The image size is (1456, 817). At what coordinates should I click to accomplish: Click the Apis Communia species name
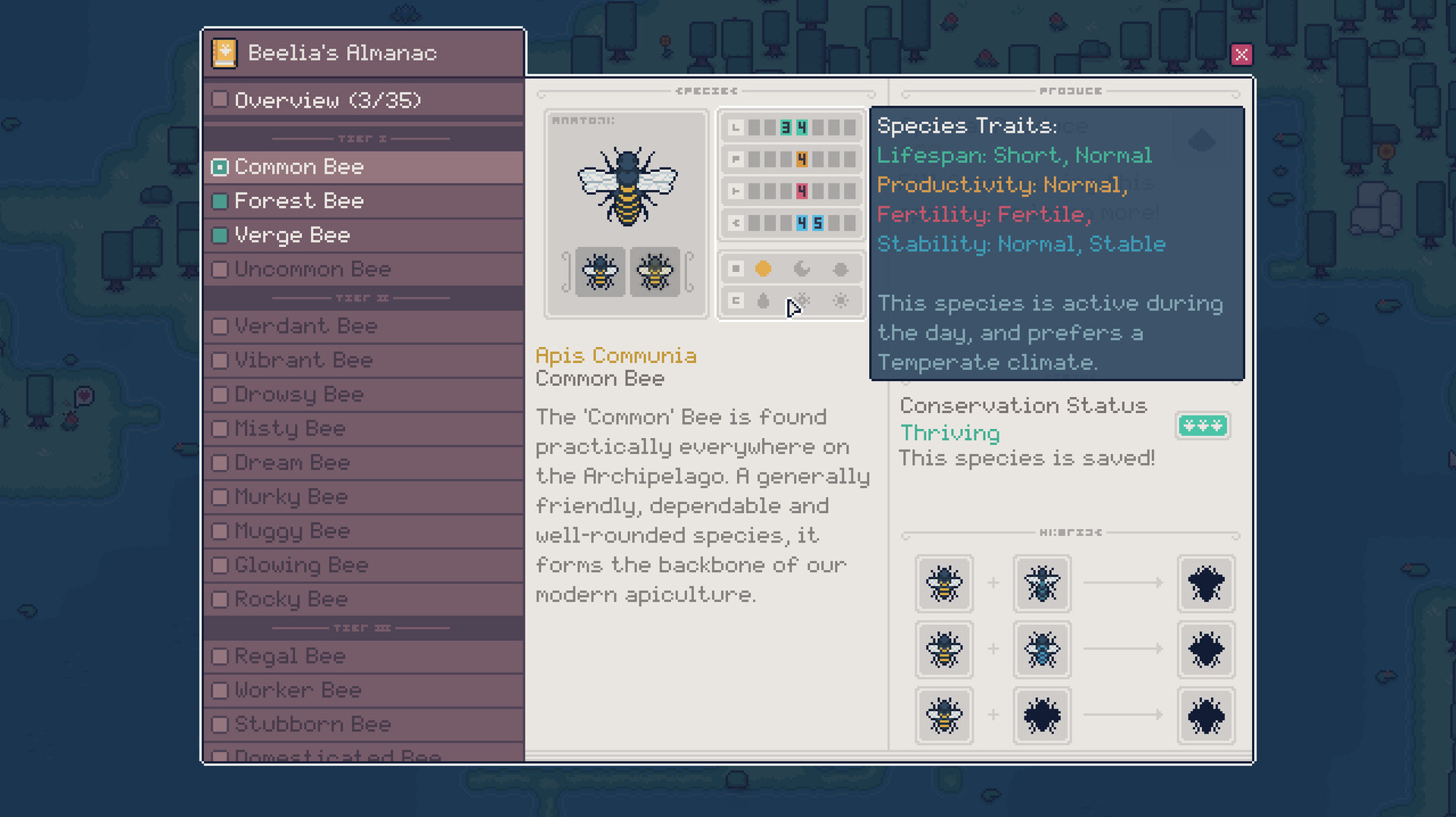(616, 355)
